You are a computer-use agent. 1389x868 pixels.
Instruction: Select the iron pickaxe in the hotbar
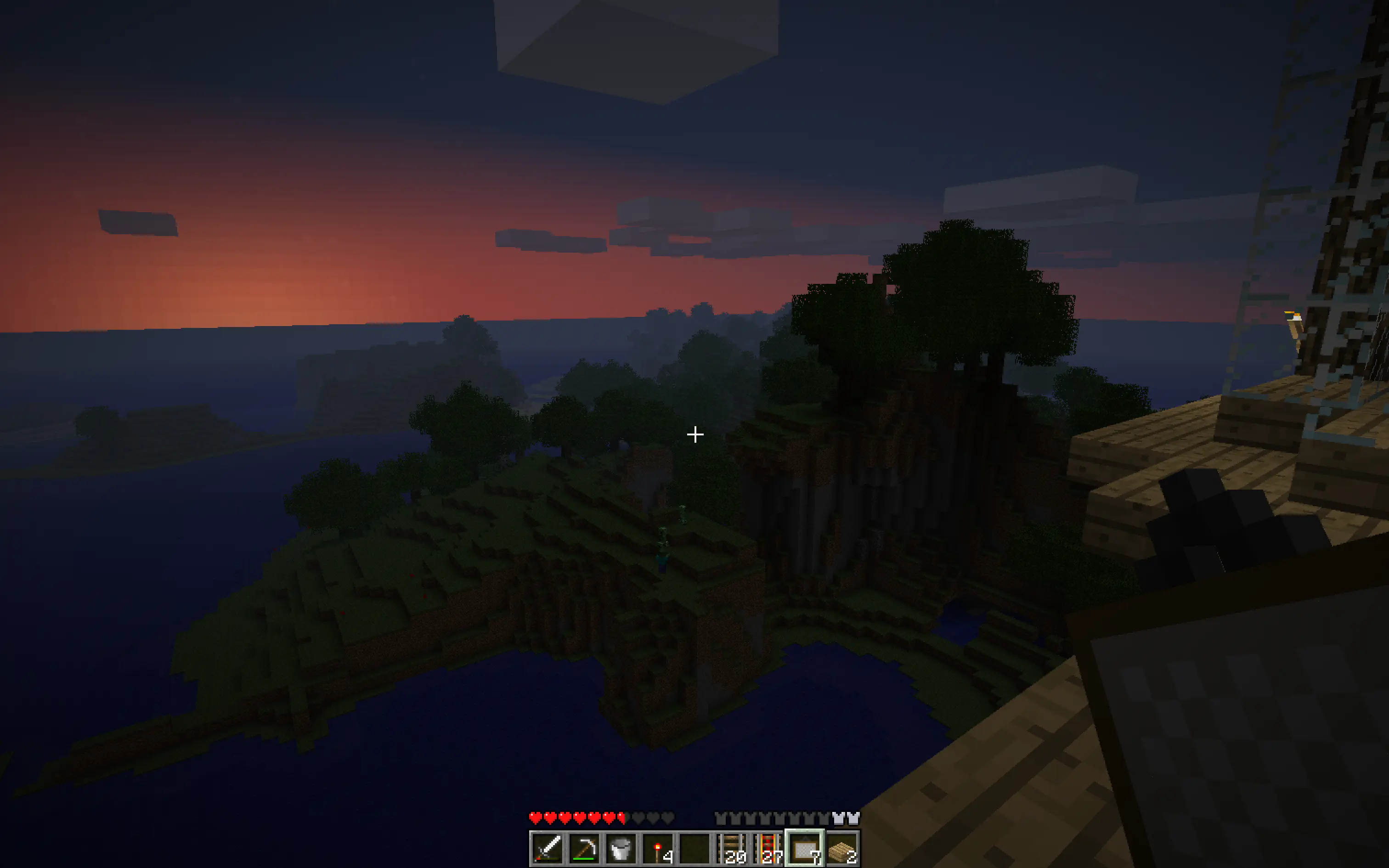click(x=584, y=848)
